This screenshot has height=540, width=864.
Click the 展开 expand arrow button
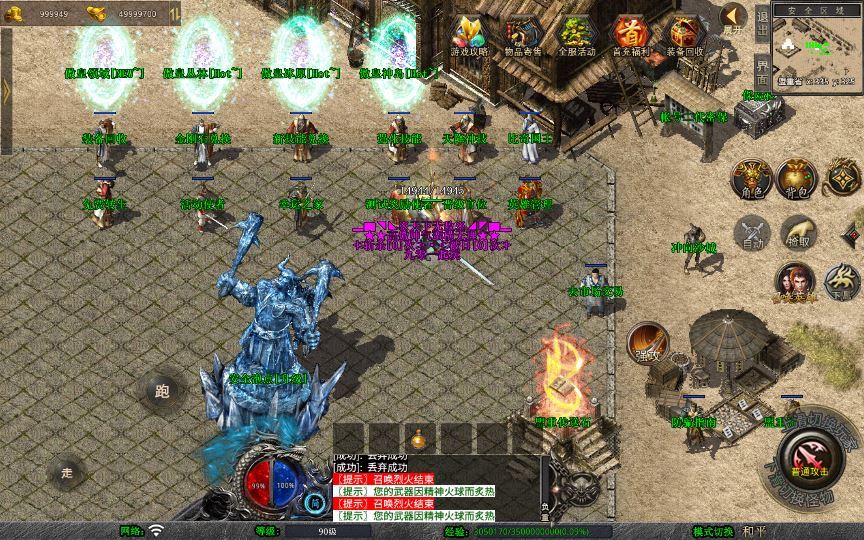[735, 17]
